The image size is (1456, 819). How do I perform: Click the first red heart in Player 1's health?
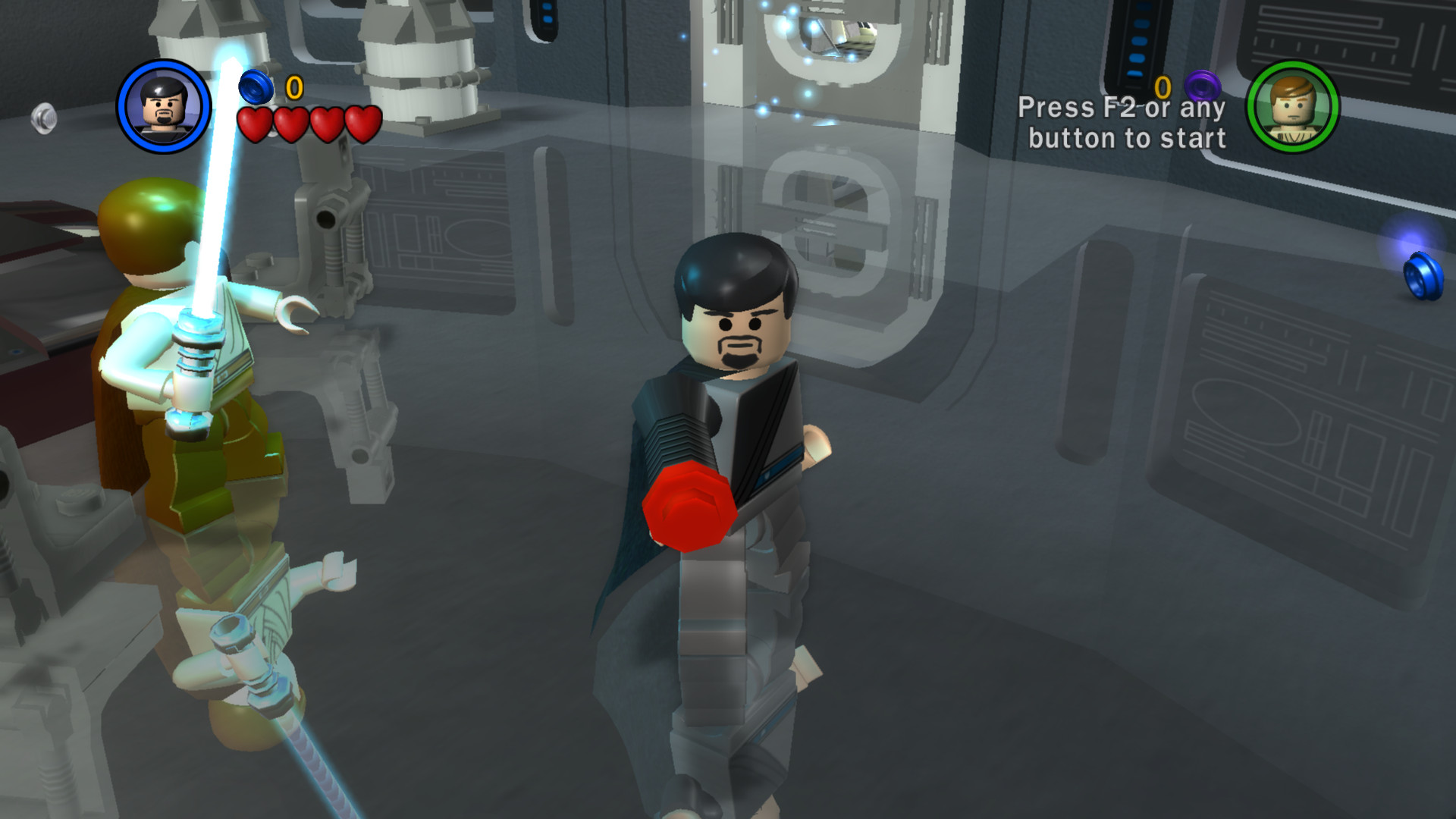point(254,124)
